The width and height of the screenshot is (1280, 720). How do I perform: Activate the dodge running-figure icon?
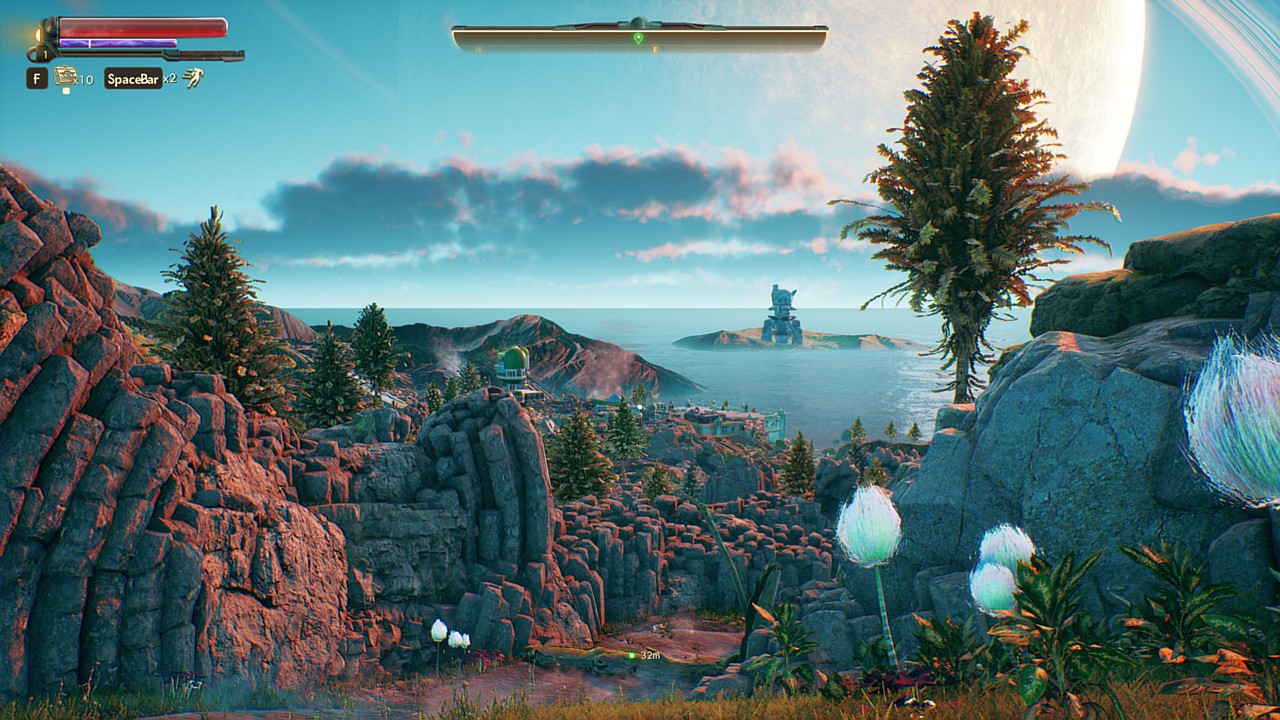[193, 77]
